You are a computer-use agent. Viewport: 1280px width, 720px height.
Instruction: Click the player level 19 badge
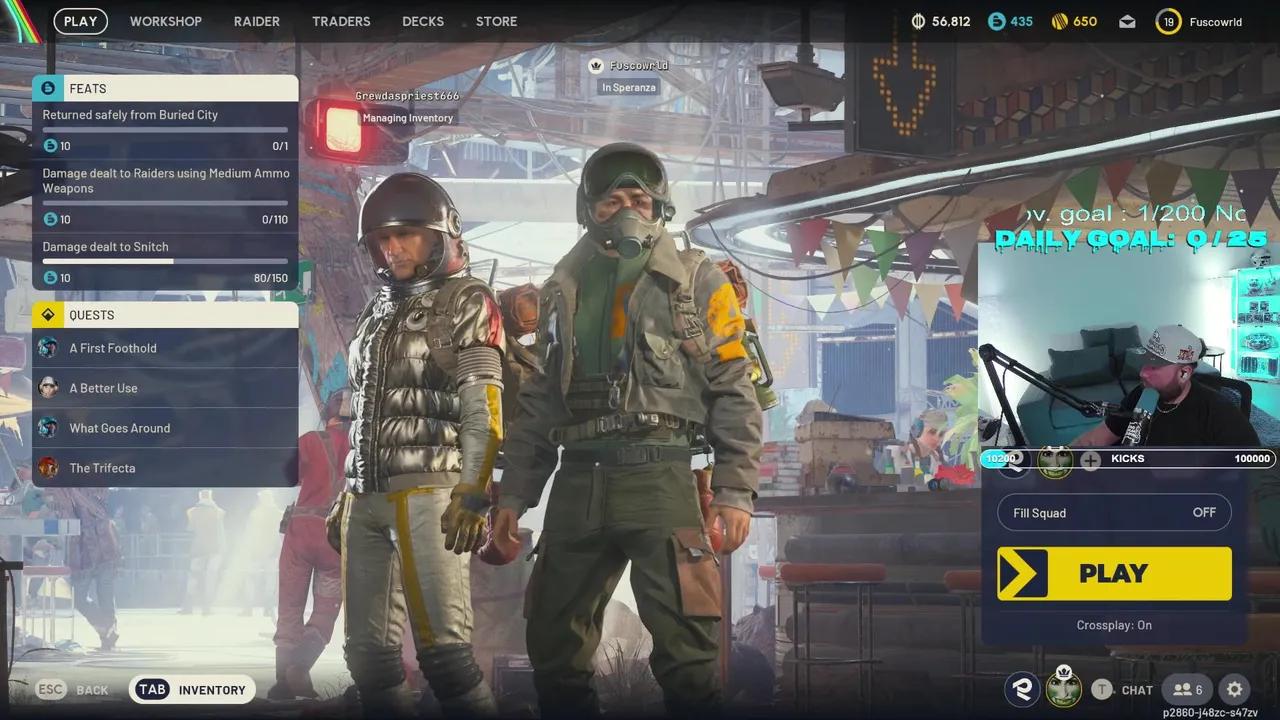click(x=1167, y=20)
